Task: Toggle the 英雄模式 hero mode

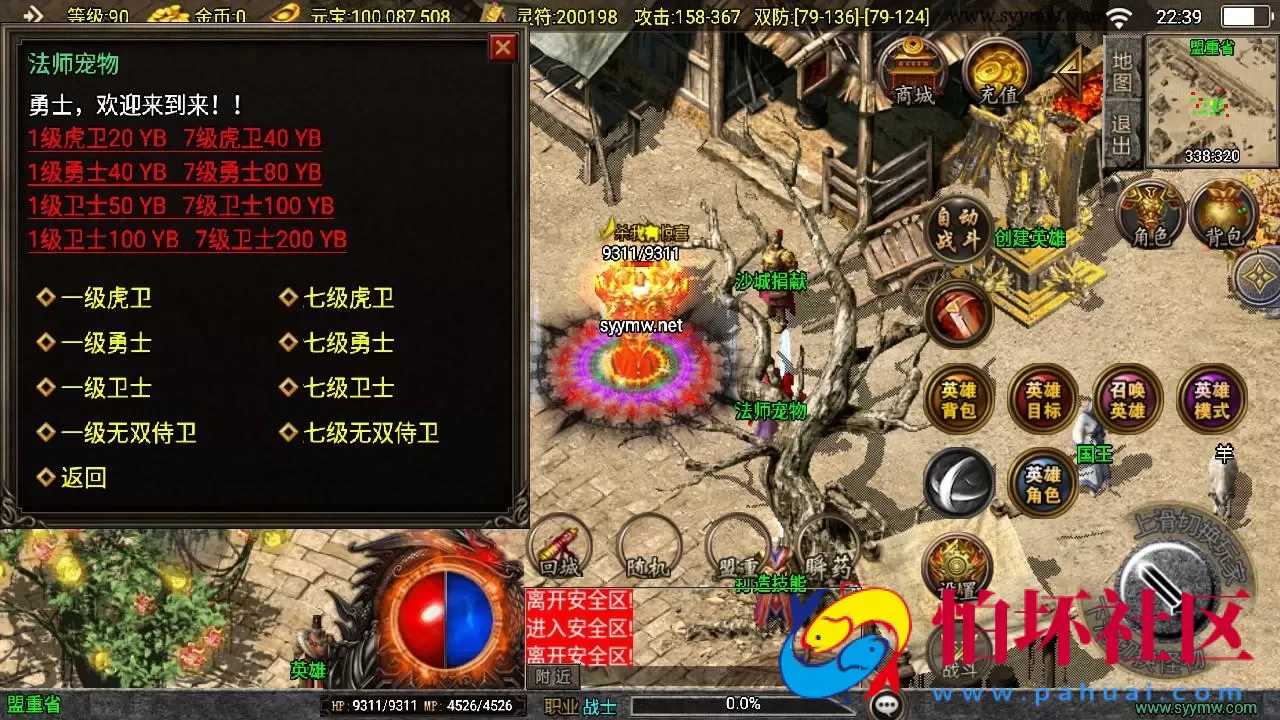Action: pyautogui.click(x=1210, y=400)
